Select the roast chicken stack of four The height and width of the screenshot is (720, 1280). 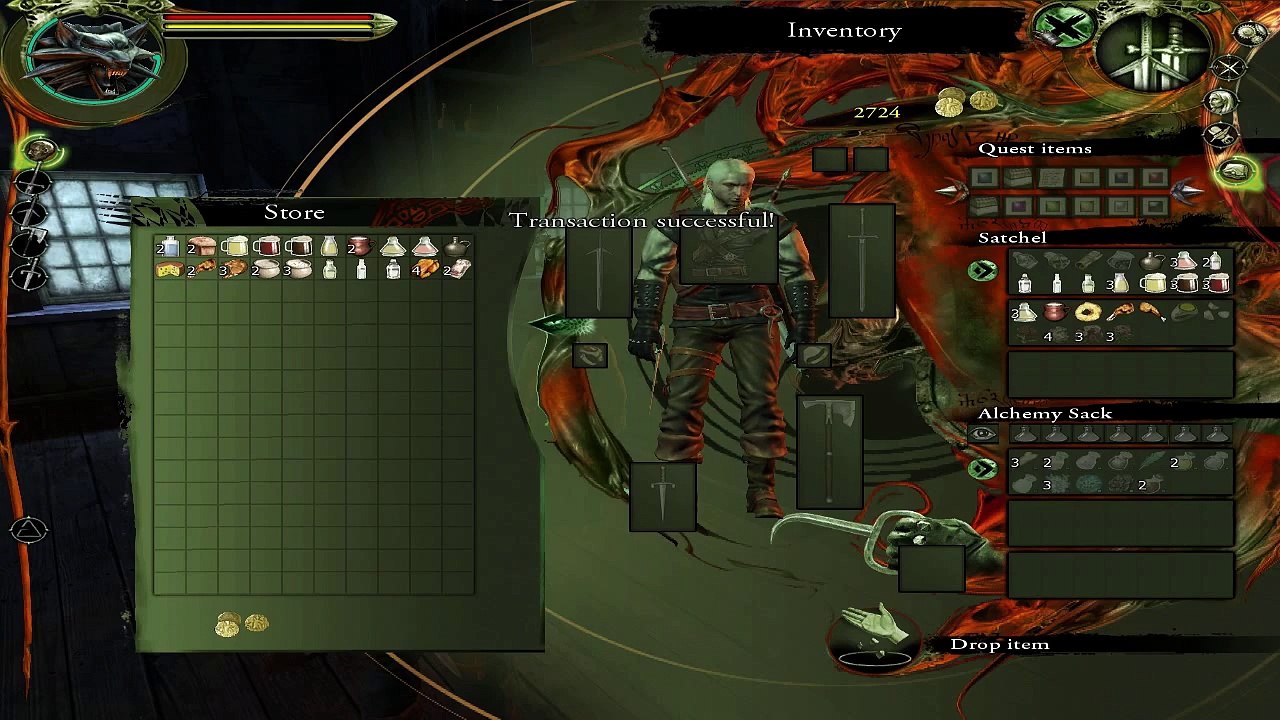click(425, 269)
